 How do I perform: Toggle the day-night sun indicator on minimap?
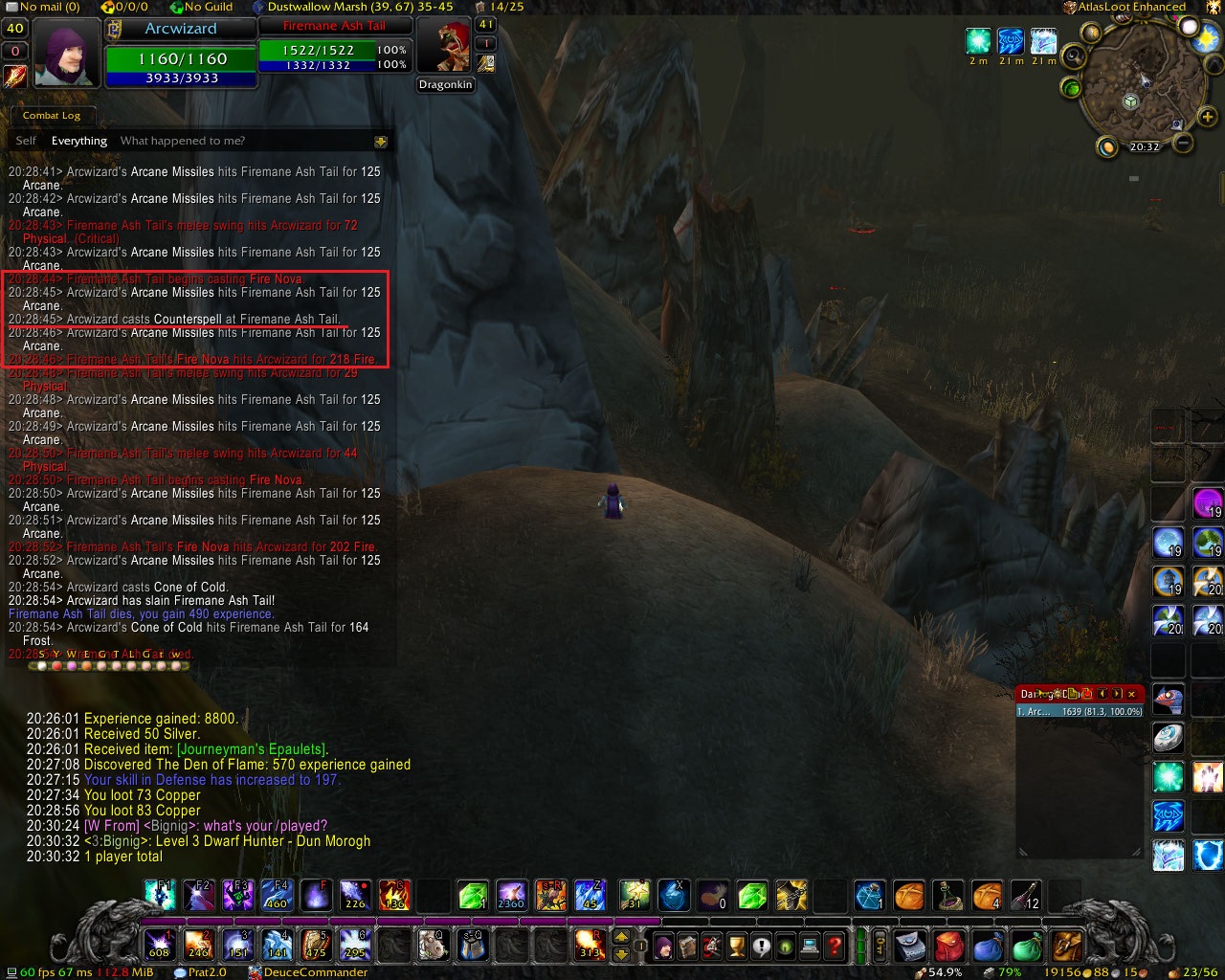(1204, 36)
